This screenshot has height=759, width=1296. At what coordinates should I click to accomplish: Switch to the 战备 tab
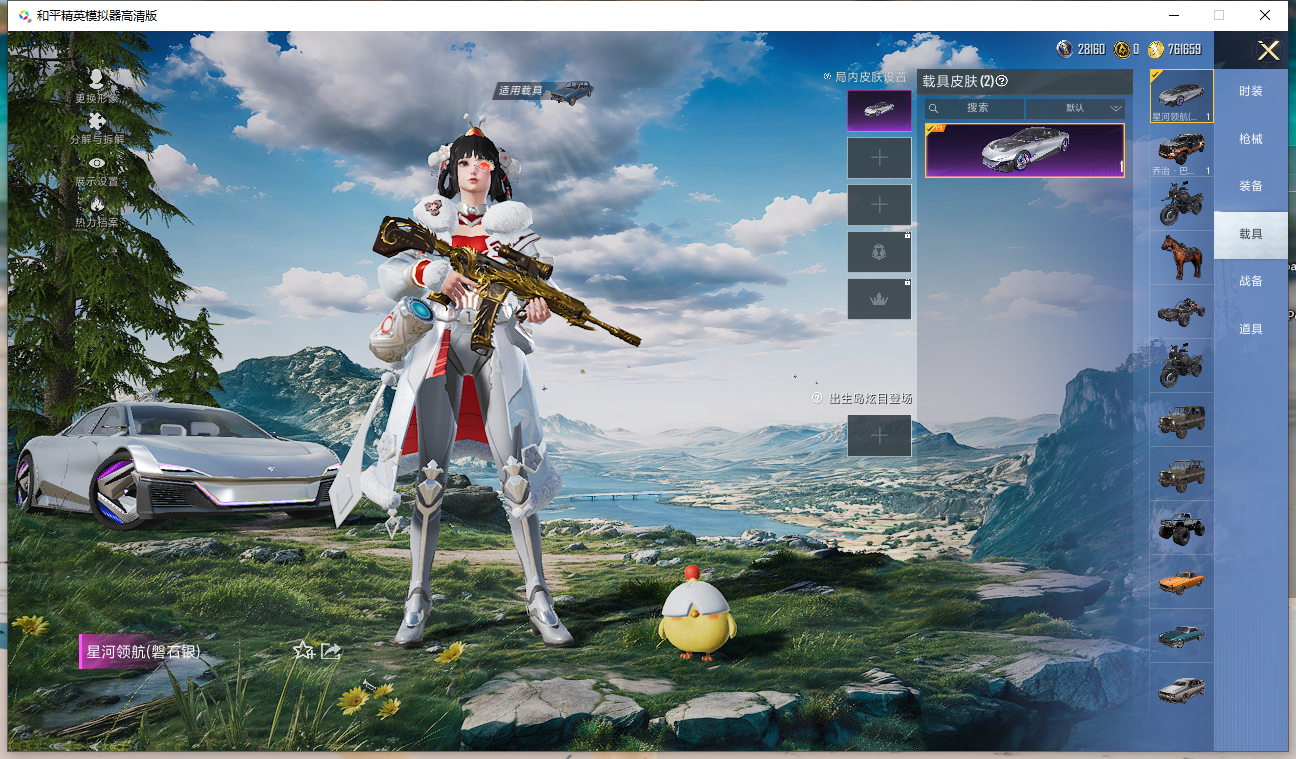point(1250,281)
